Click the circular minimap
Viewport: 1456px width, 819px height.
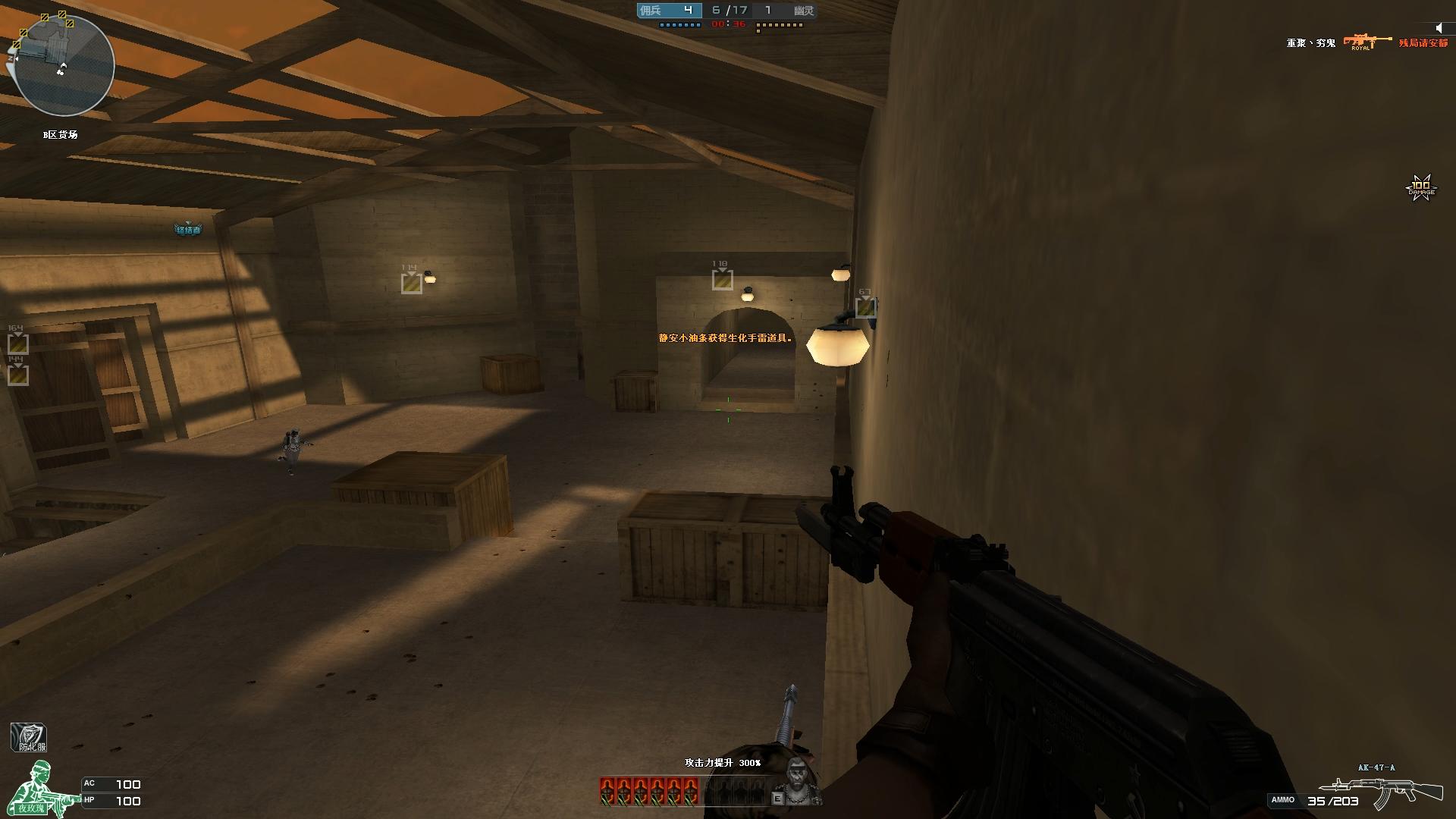point(64,66)
